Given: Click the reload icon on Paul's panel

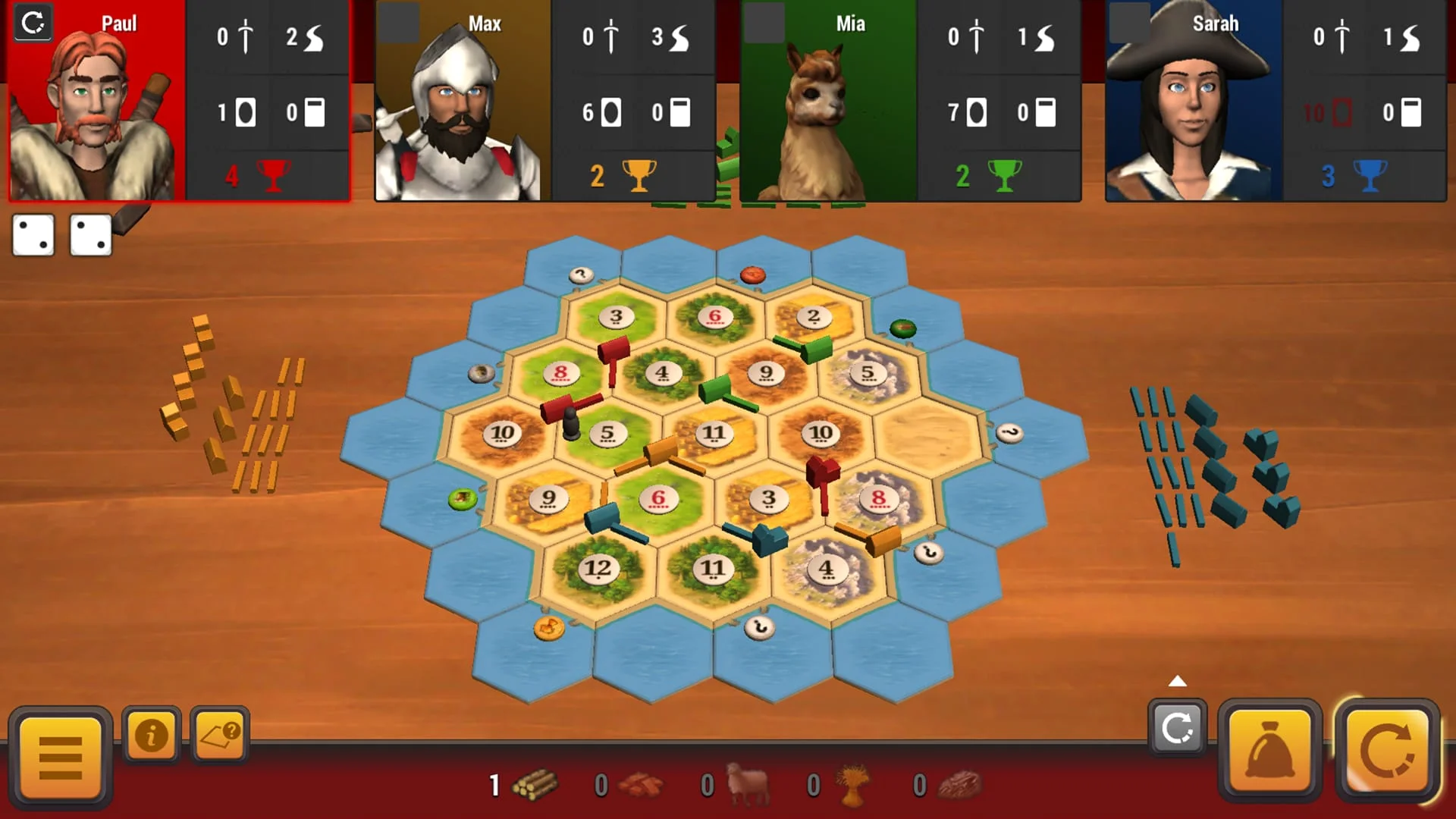Looking at the screenshot, I should 33,24.
